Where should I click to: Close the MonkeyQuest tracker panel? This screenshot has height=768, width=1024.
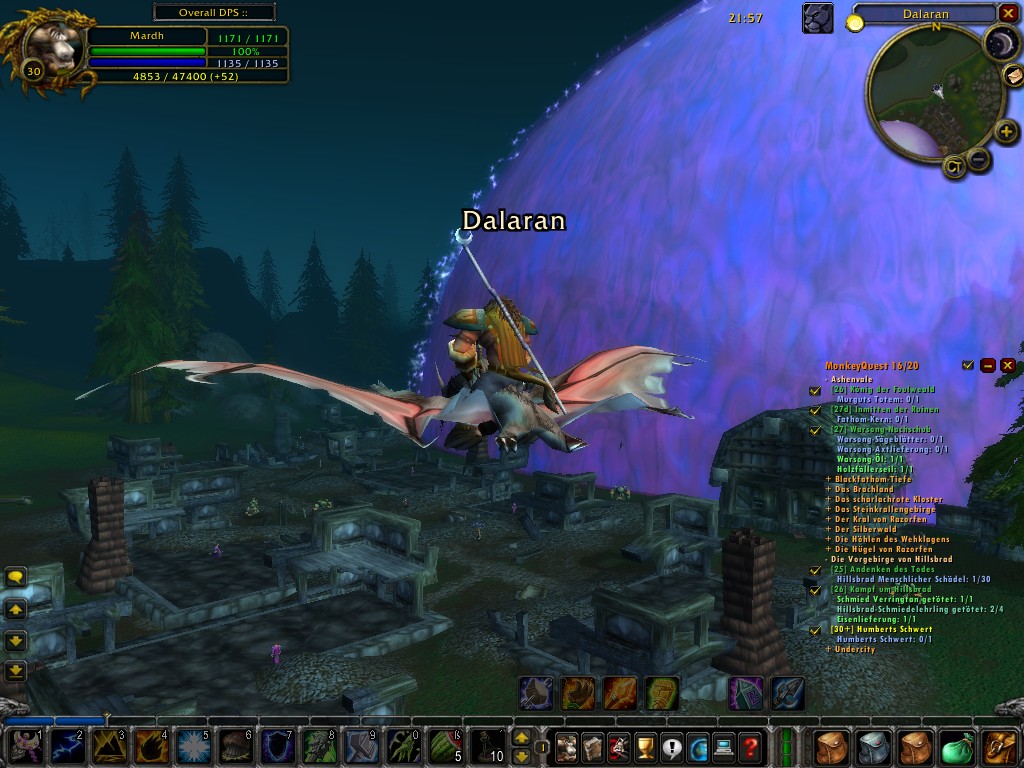1007,366
